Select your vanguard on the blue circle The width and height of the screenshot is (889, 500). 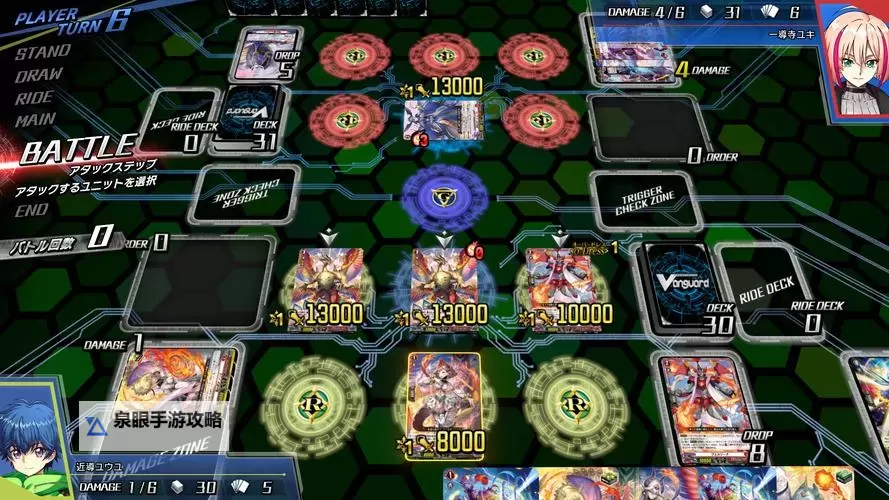(444, 283)
